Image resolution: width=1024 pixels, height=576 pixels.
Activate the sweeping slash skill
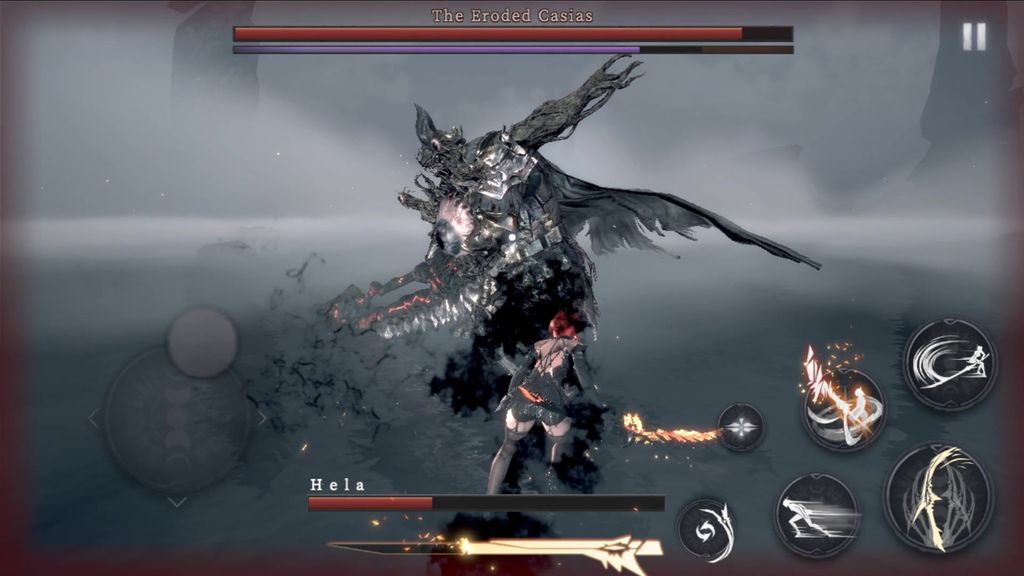(x=949, y=364)
